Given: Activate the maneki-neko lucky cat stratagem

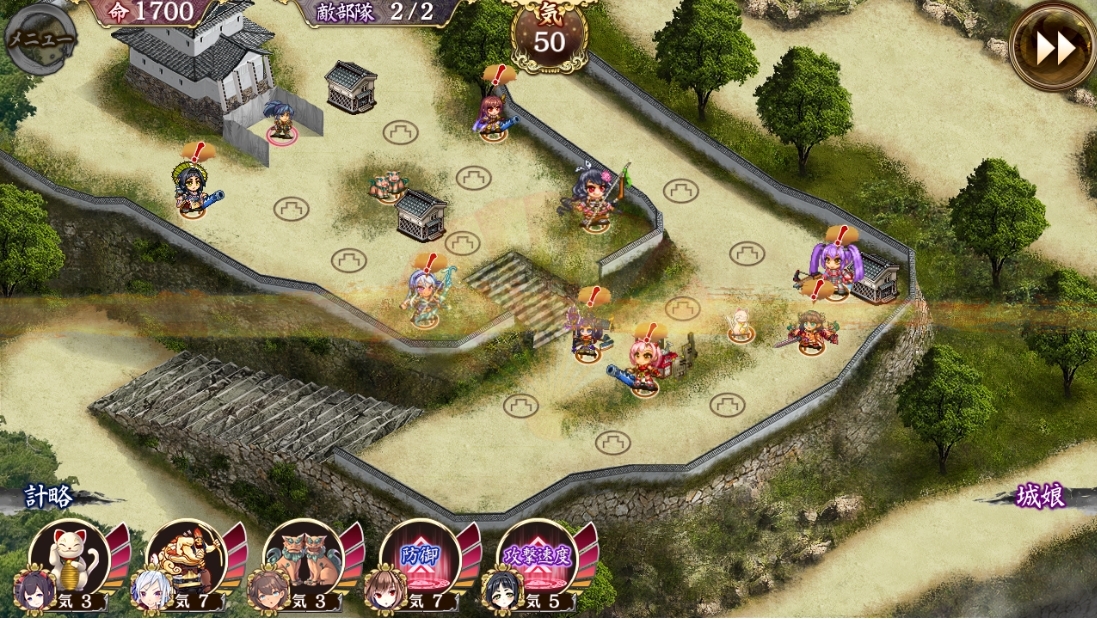Looking at the screenshot, I should click(69, 559).
